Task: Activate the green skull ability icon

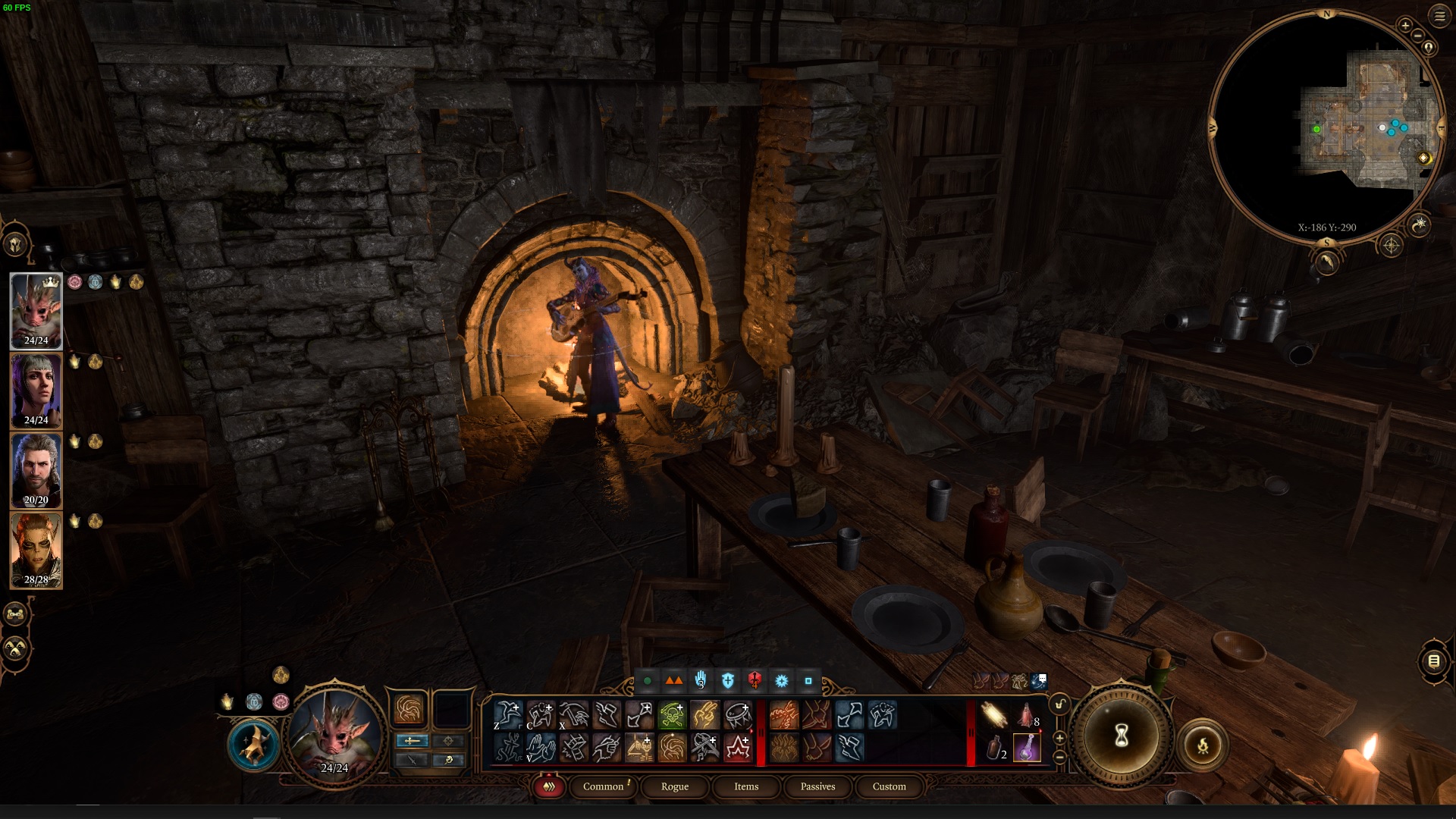Action: coord(672,714)
